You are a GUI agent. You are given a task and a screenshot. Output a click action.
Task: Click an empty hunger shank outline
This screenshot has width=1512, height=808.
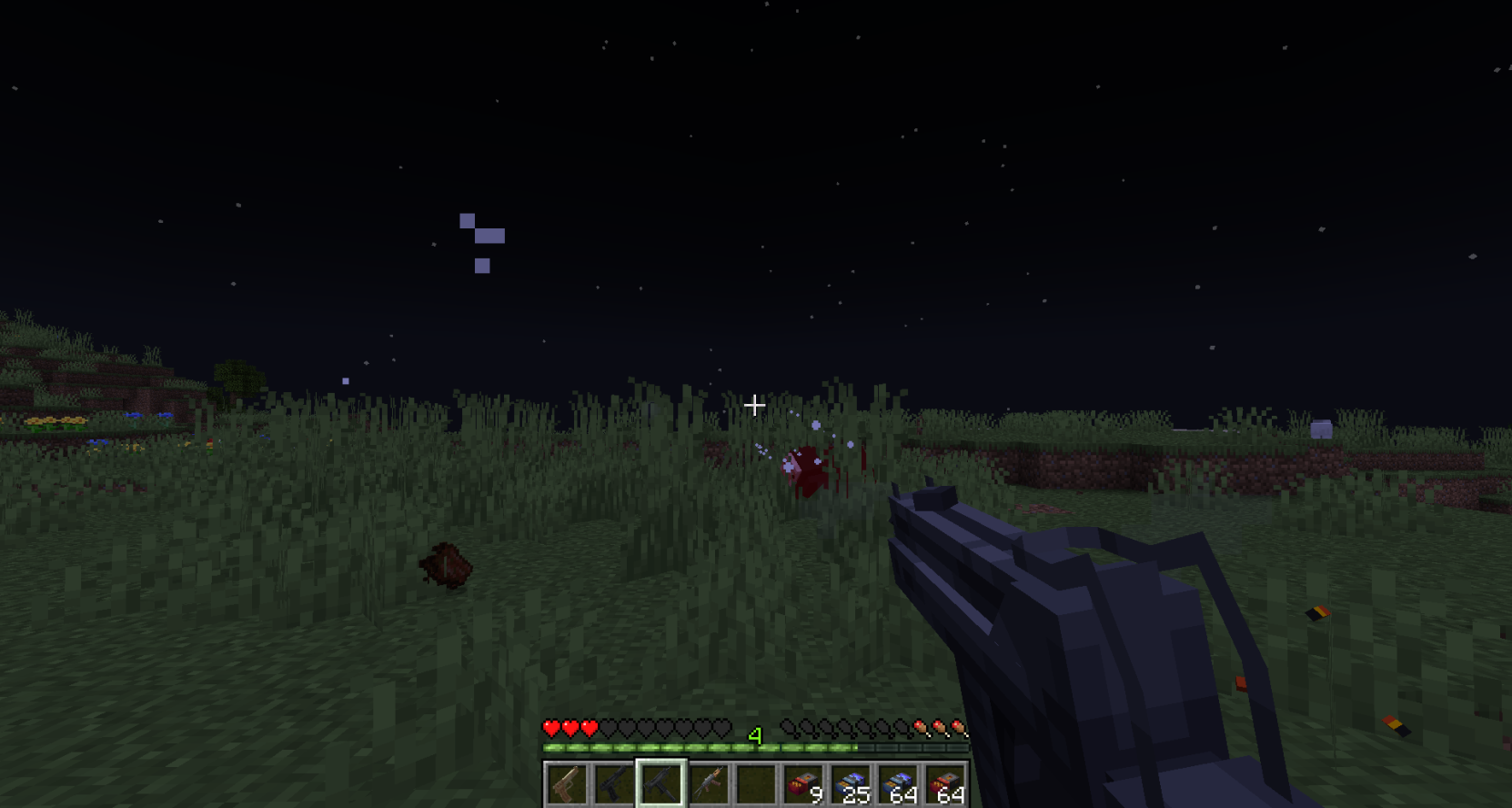846,728
